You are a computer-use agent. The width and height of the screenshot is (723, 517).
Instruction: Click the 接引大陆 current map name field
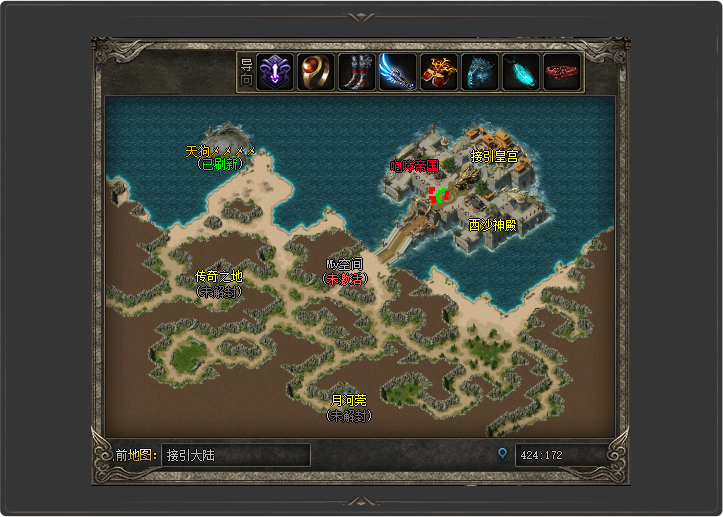235,455
